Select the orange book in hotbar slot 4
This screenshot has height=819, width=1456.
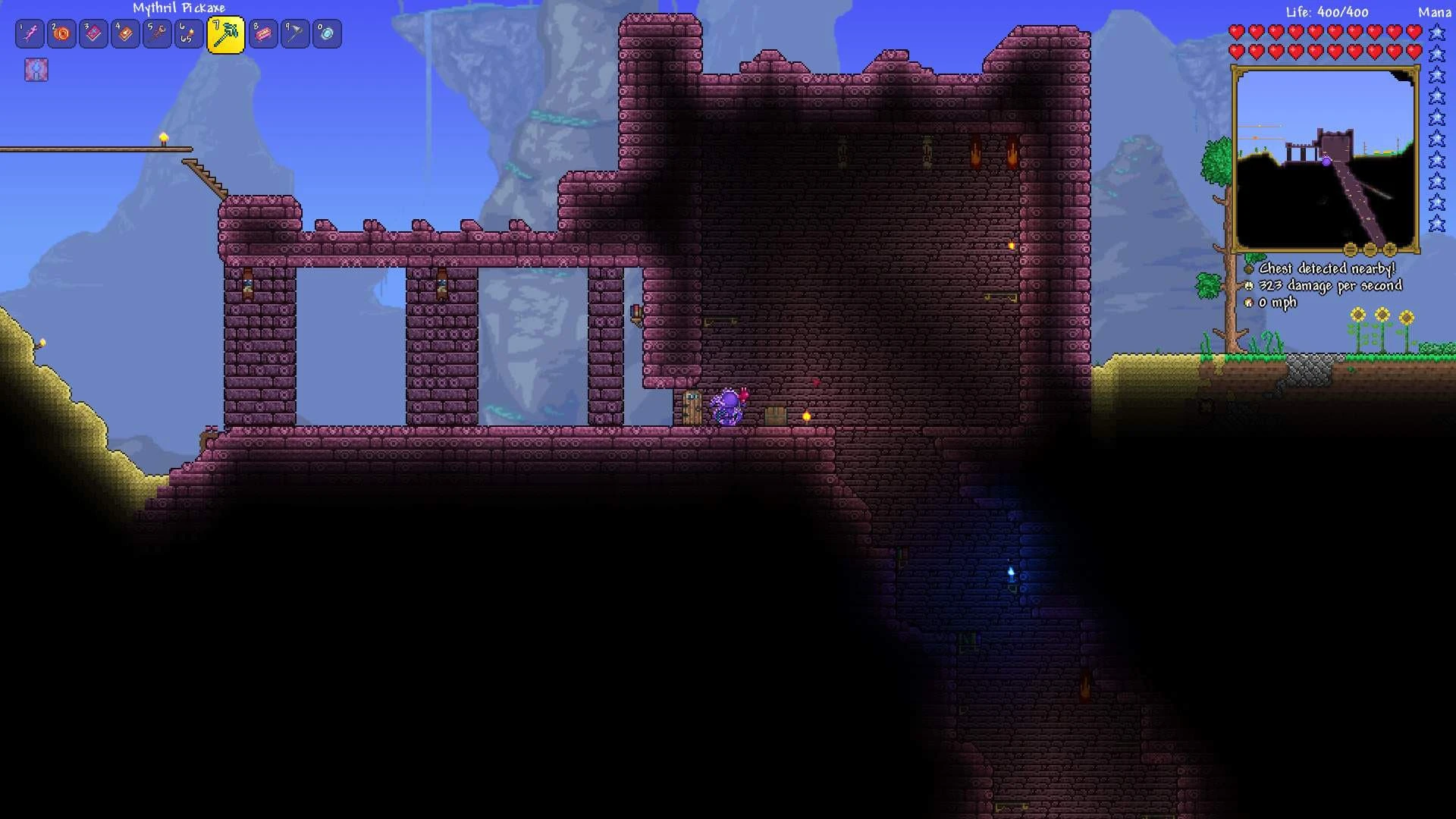click(x=125, y=33)
